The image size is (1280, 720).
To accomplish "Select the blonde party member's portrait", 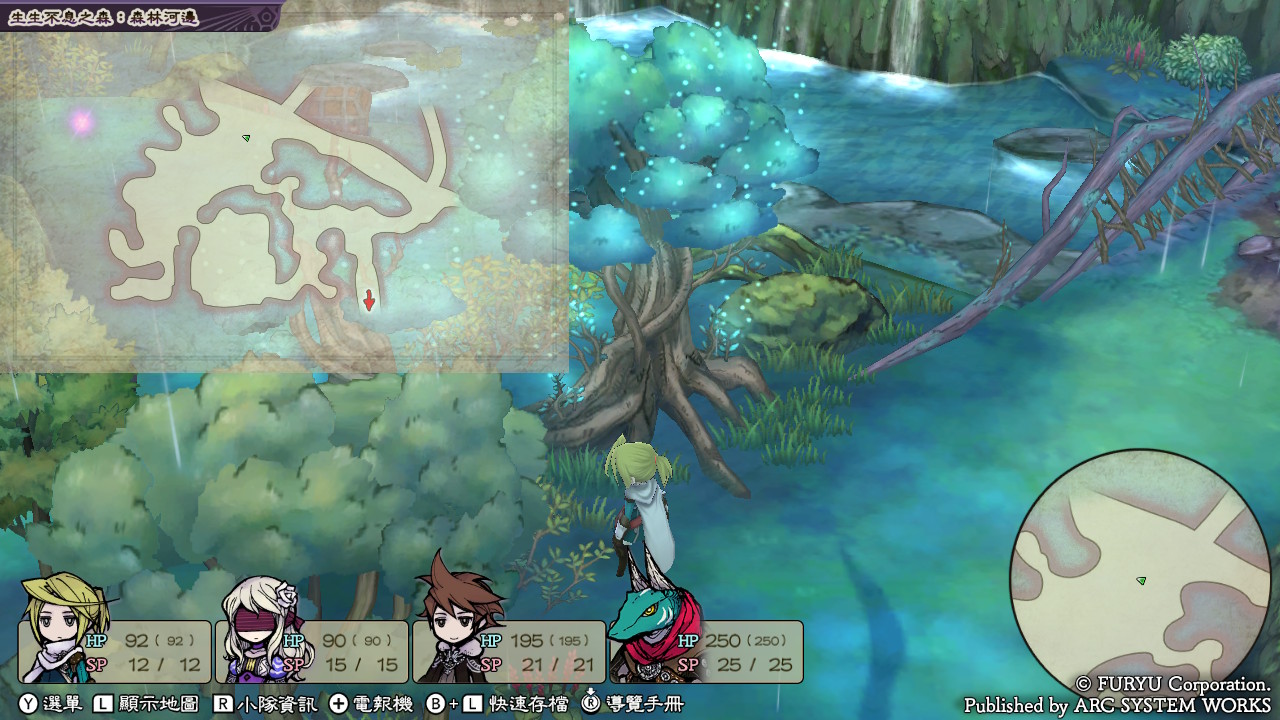I will (66, 627).
